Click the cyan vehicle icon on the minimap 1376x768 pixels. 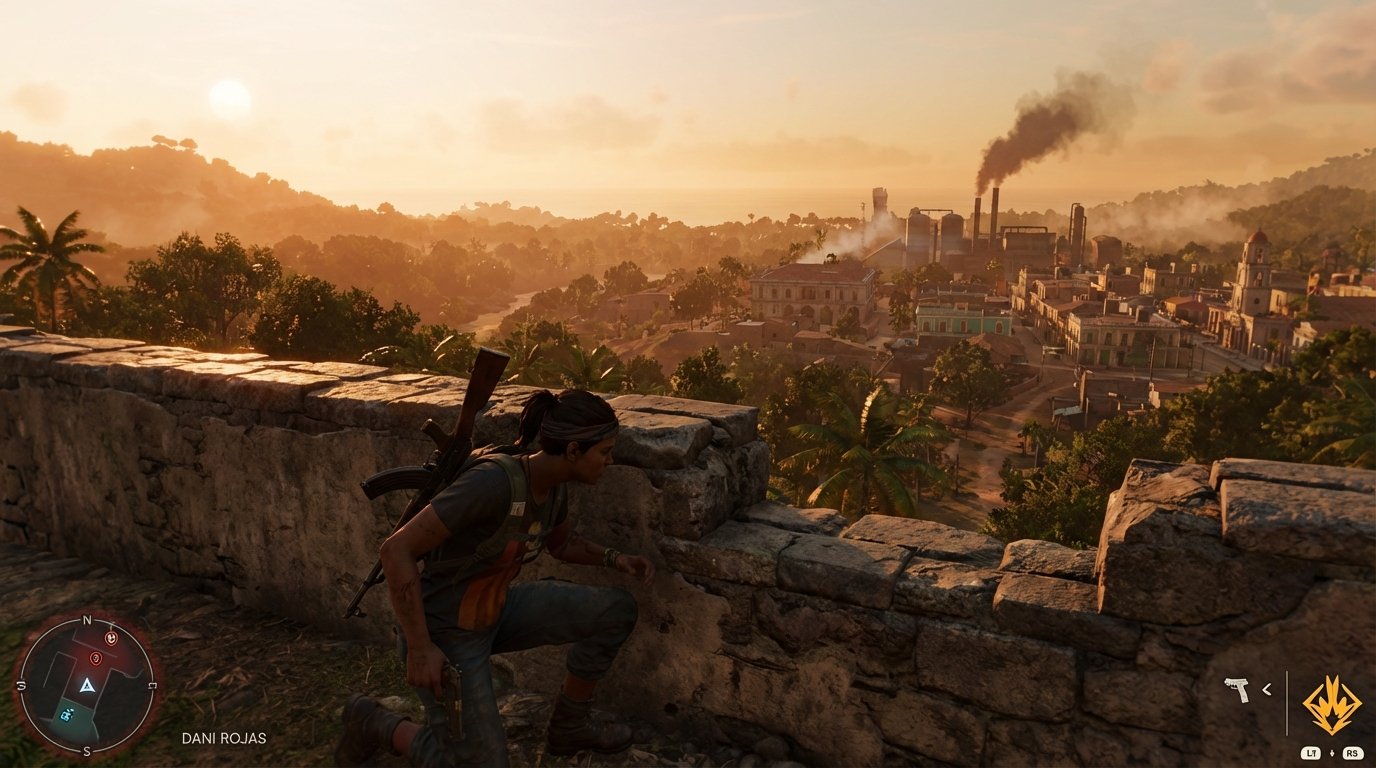(66, 714)
